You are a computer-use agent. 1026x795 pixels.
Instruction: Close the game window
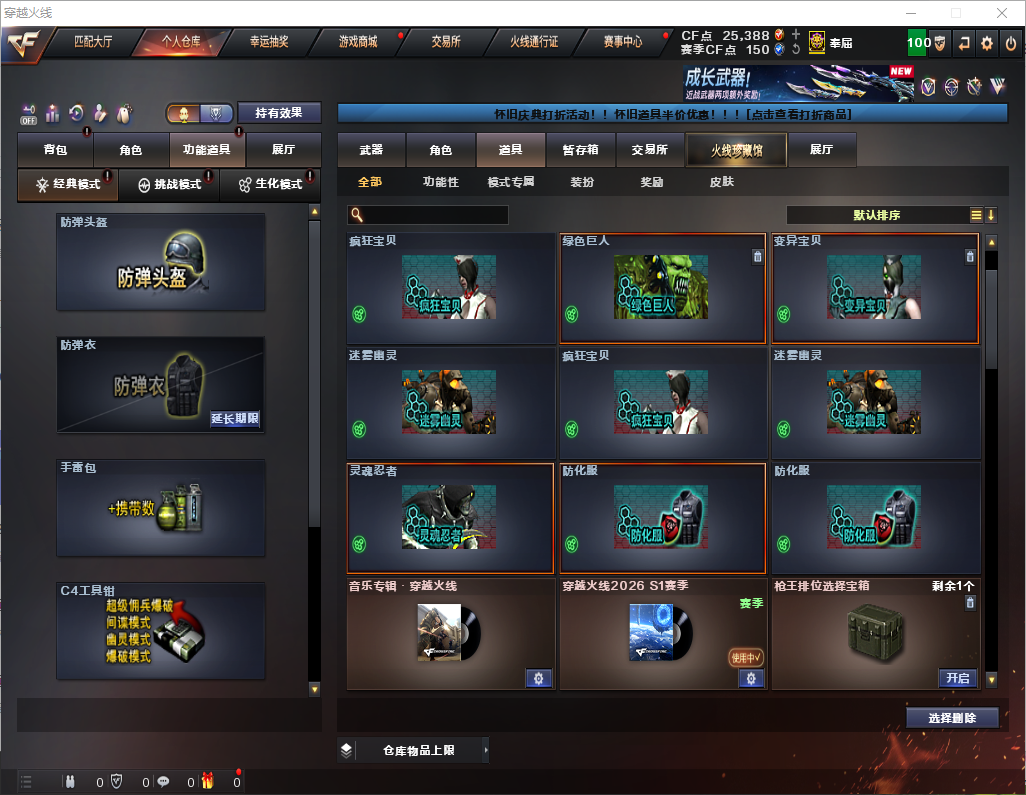pyautogui.click(x=1002, y=13)
